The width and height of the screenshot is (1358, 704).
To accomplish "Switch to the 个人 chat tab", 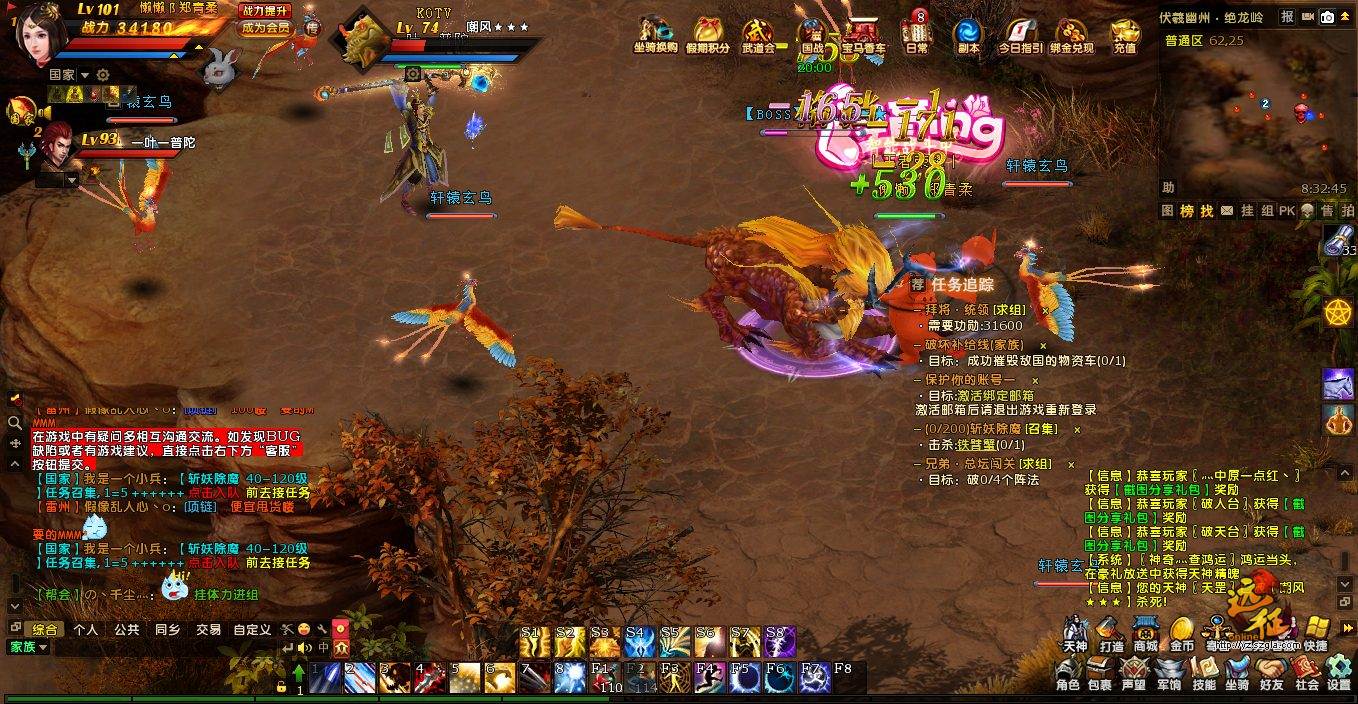I will pyautogui.click(x=86, y=630).
